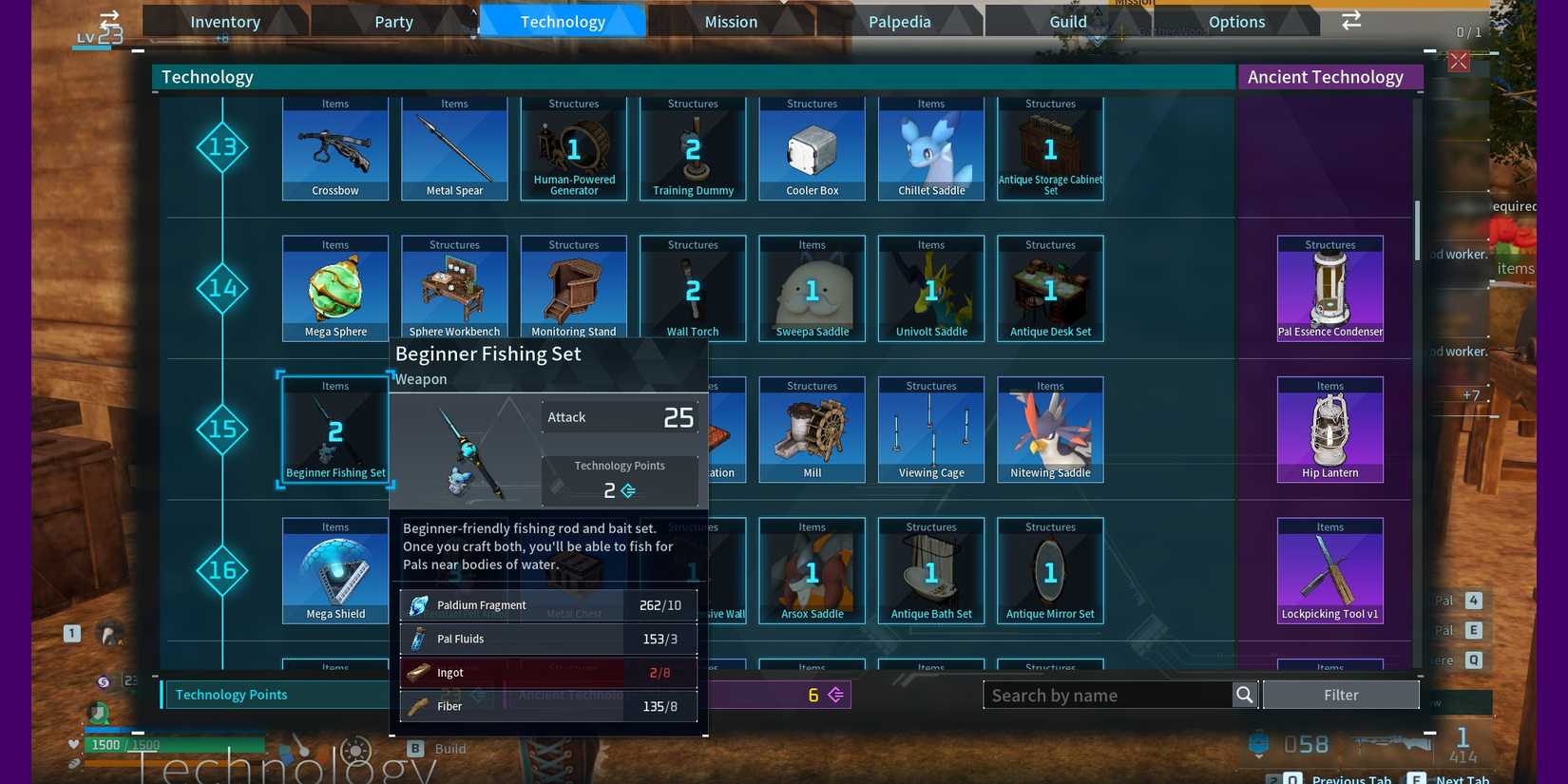Select the Mill structure technology
Image resolution: width=1568 pixels, height=784 pixels.
pos(812,430)
